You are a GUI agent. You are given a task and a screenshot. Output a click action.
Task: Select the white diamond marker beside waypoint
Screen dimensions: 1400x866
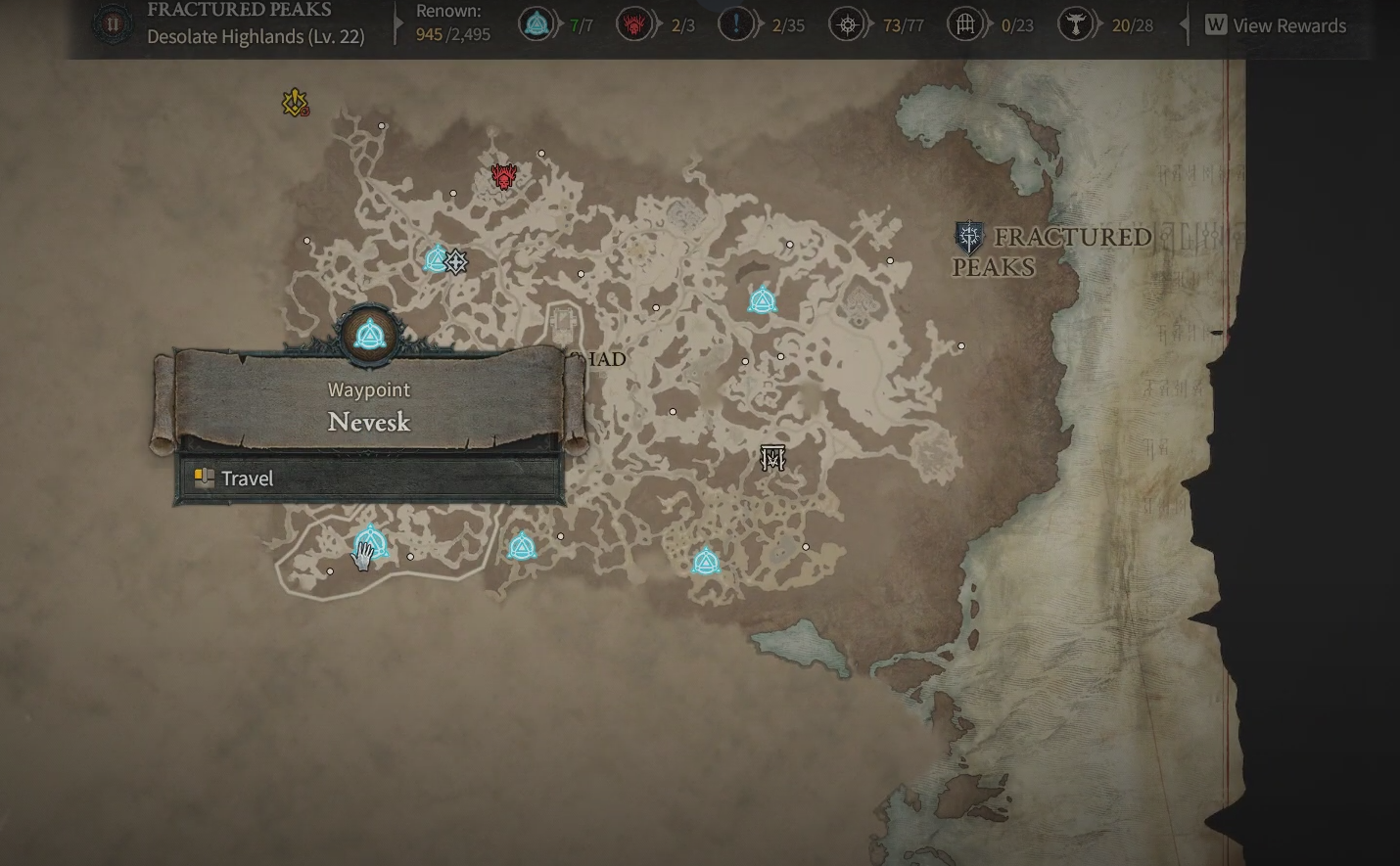coord(456,261)
